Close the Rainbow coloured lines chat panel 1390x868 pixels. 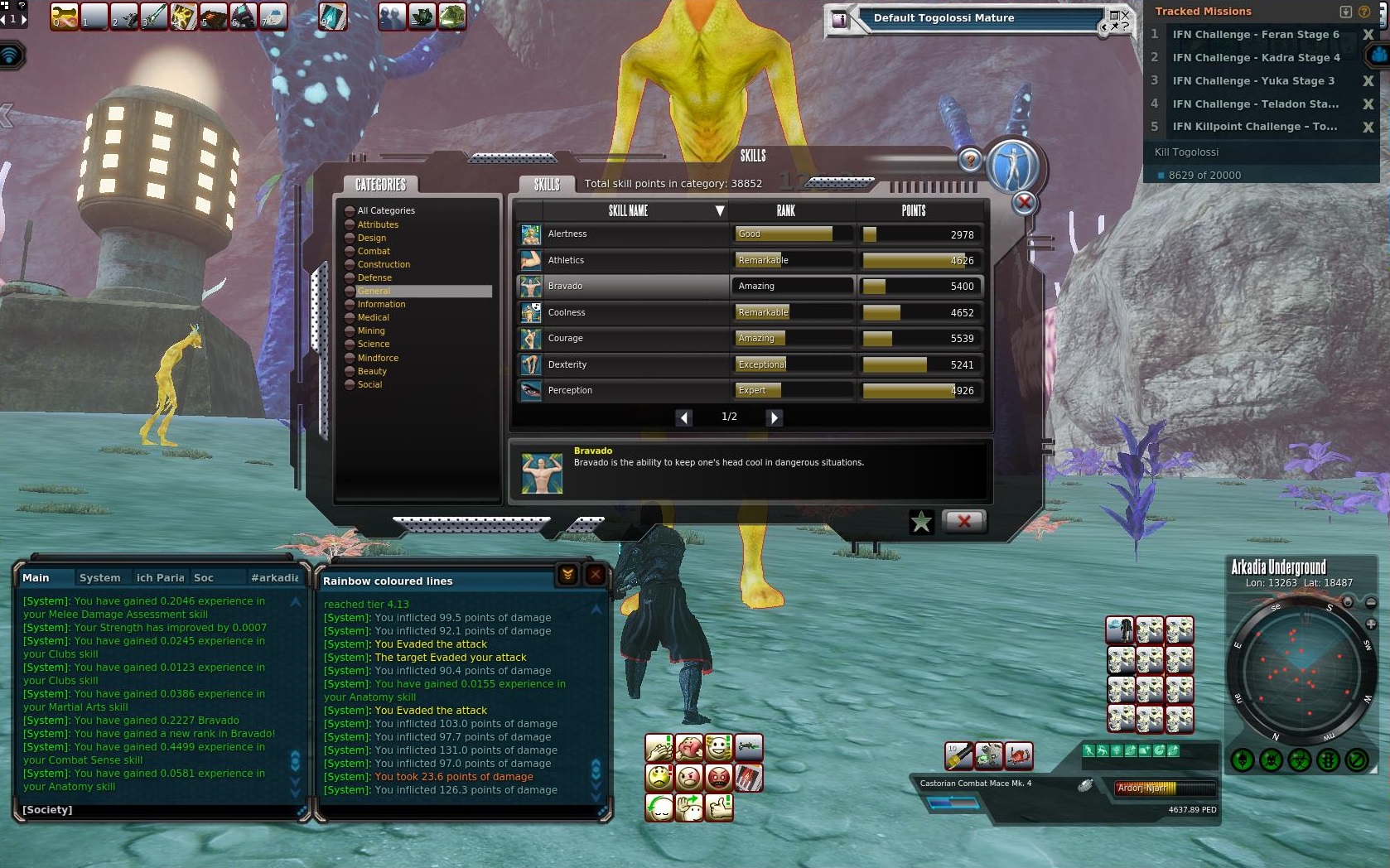pyautogui.click(x=596, y=575)
